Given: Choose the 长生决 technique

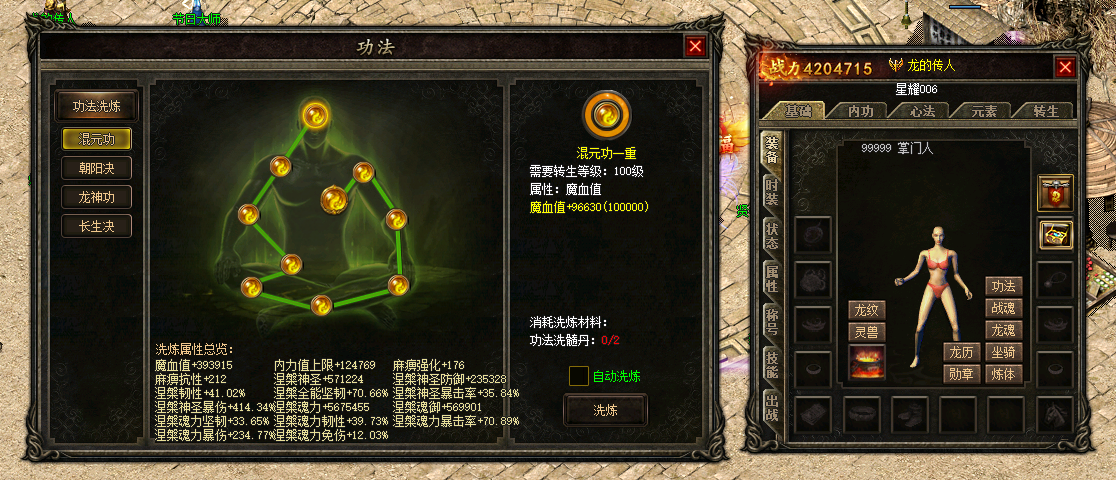Looking at the screenshot, I should pyautogui.click(x=96, y=227).
